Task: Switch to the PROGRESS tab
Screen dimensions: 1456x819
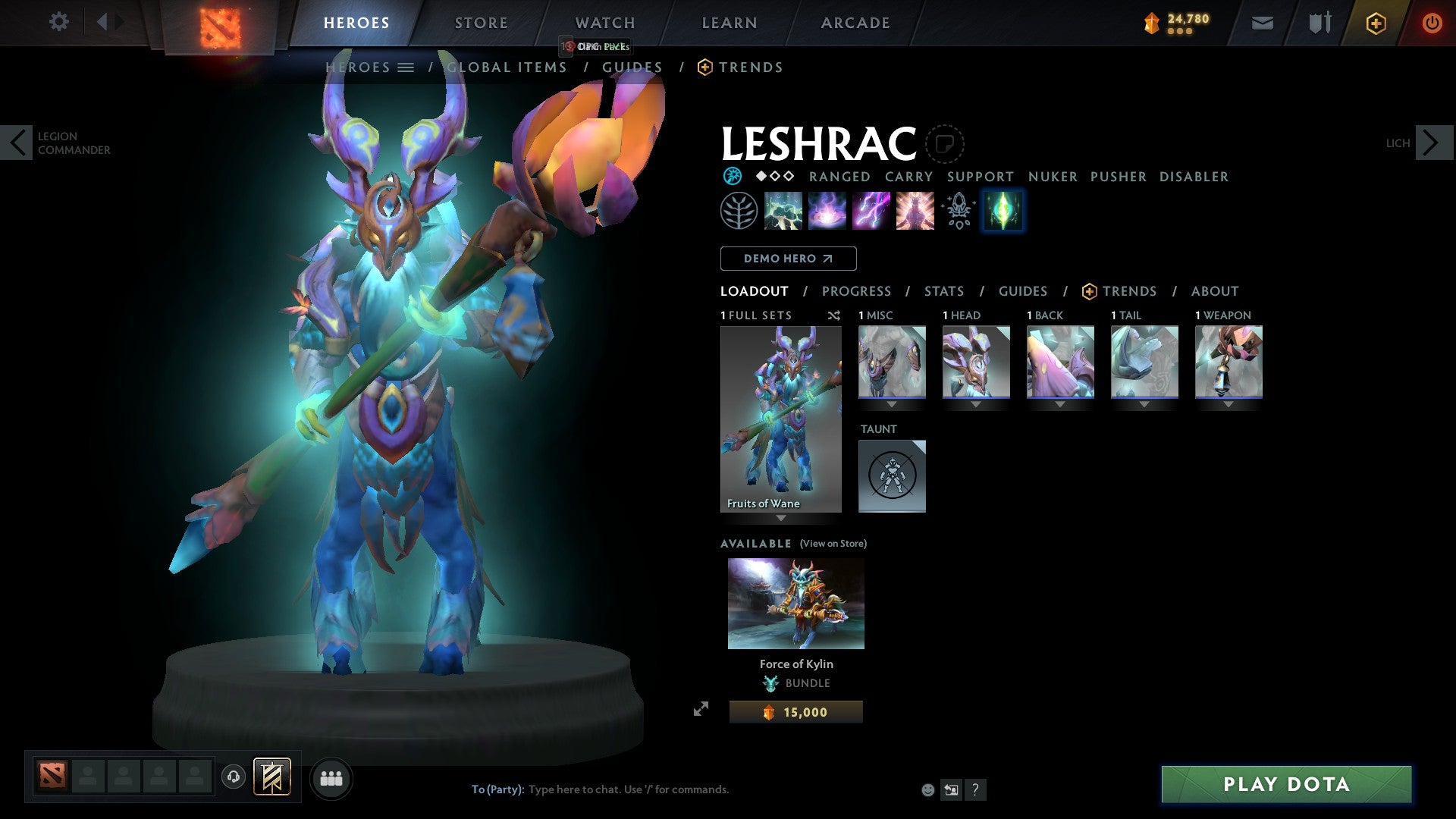Action: coord(857,290)
